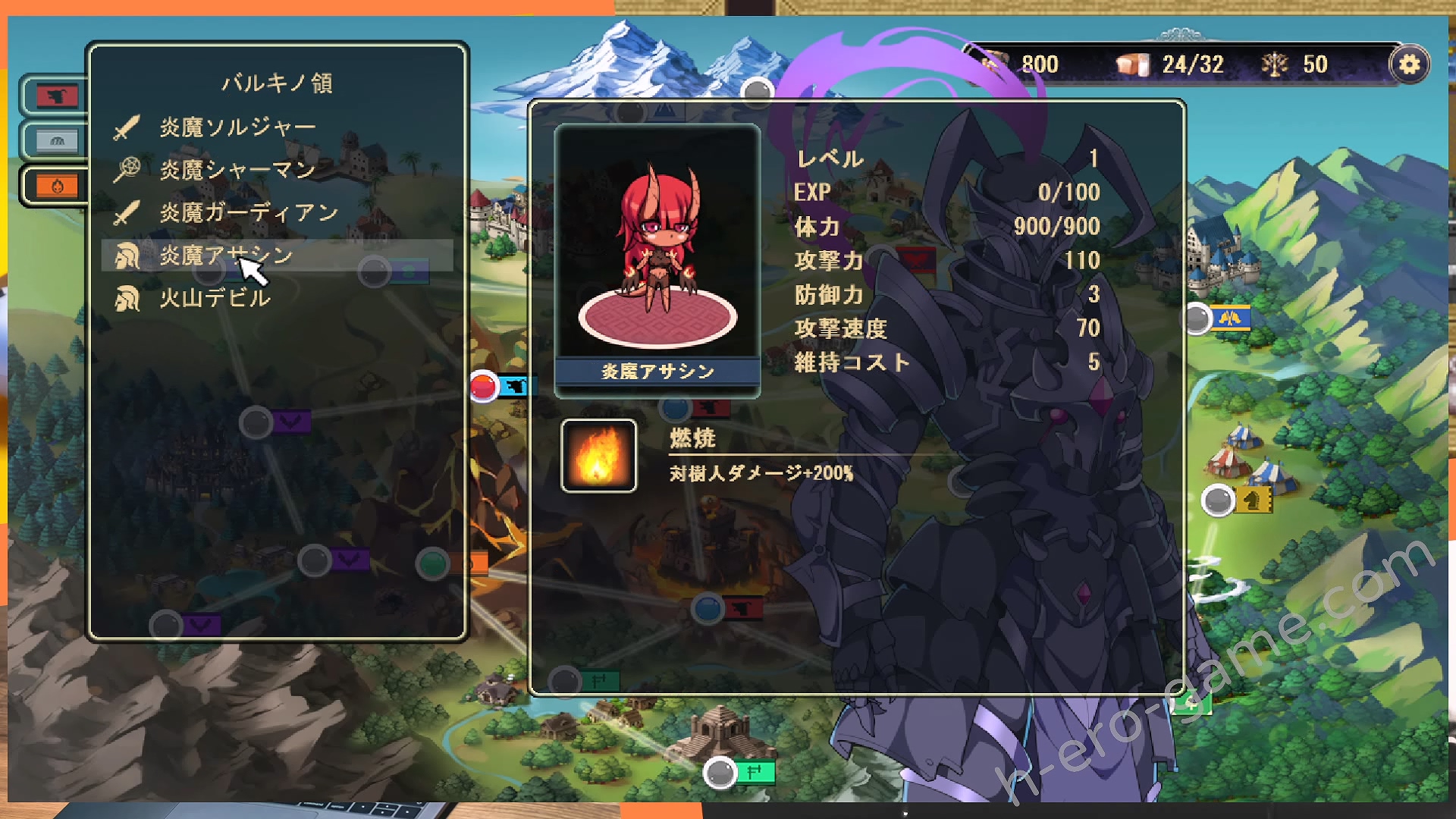Open settings with the gear button
1456x819 pixels.
click(x=1409, y=64)
